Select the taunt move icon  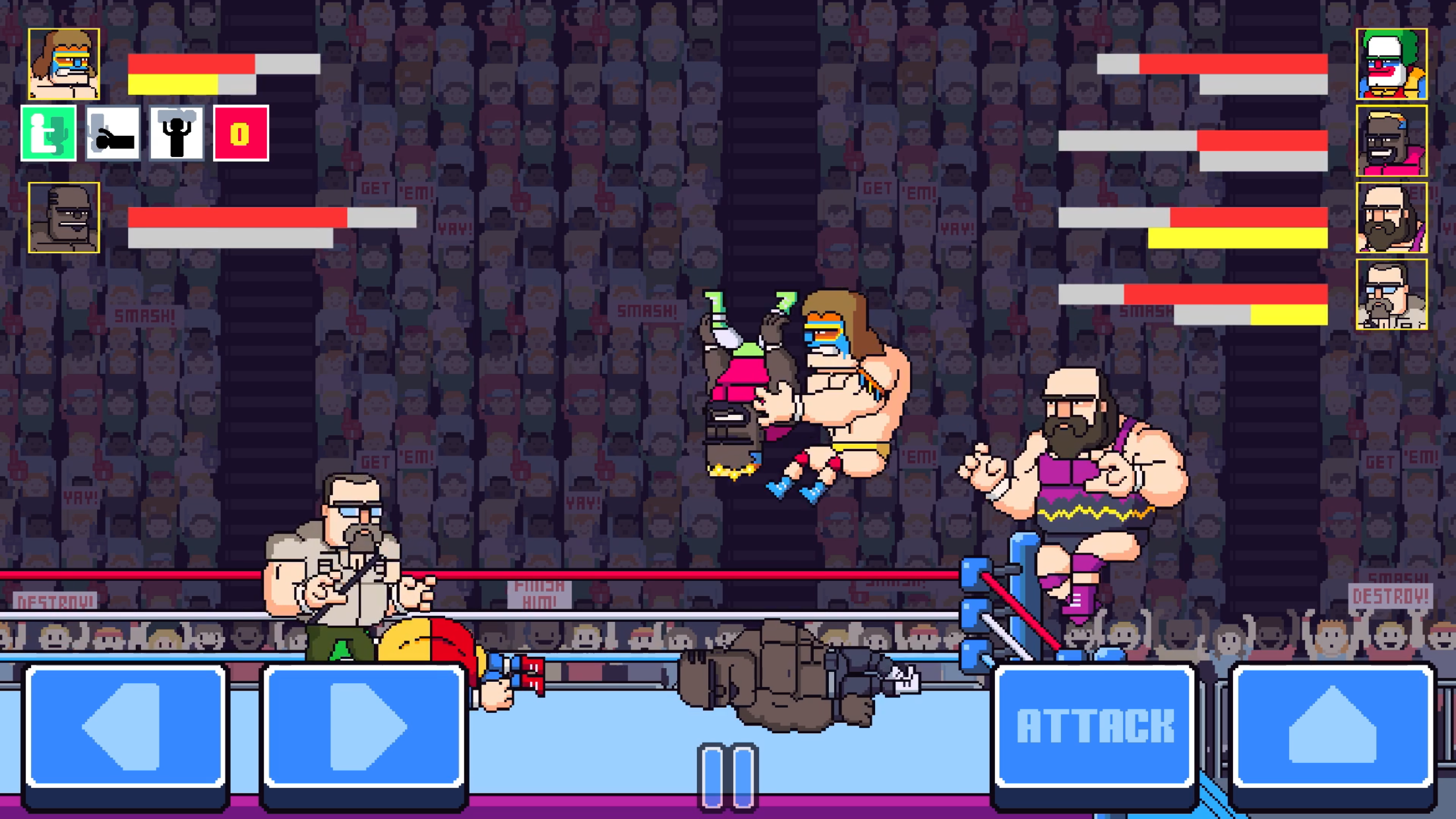[x=176, y=133]
